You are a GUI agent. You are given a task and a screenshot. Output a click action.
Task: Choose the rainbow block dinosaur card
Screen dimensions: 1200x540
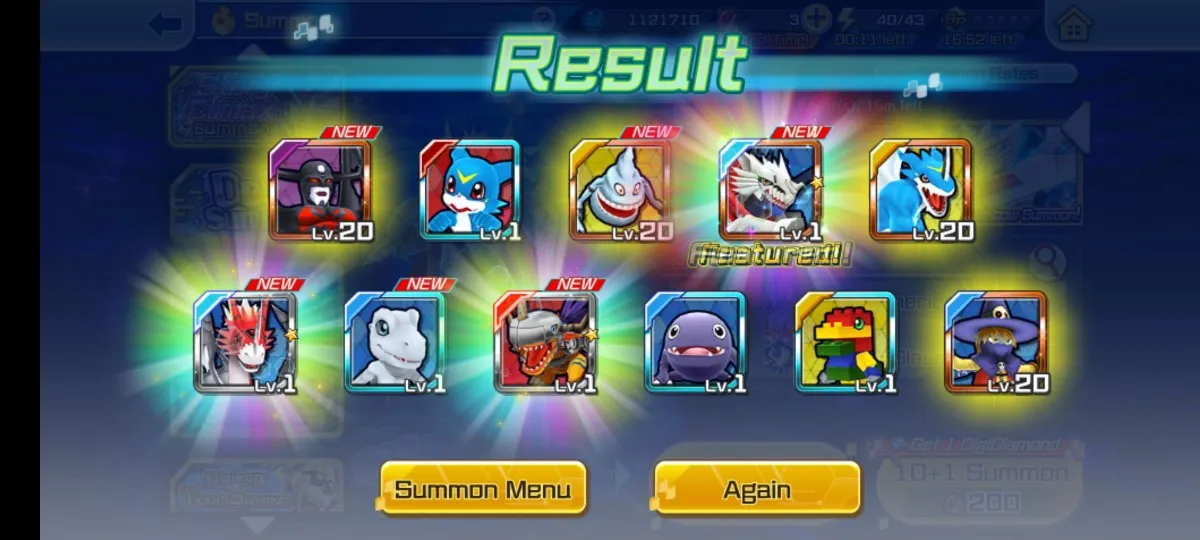click(x=845, y=342)
